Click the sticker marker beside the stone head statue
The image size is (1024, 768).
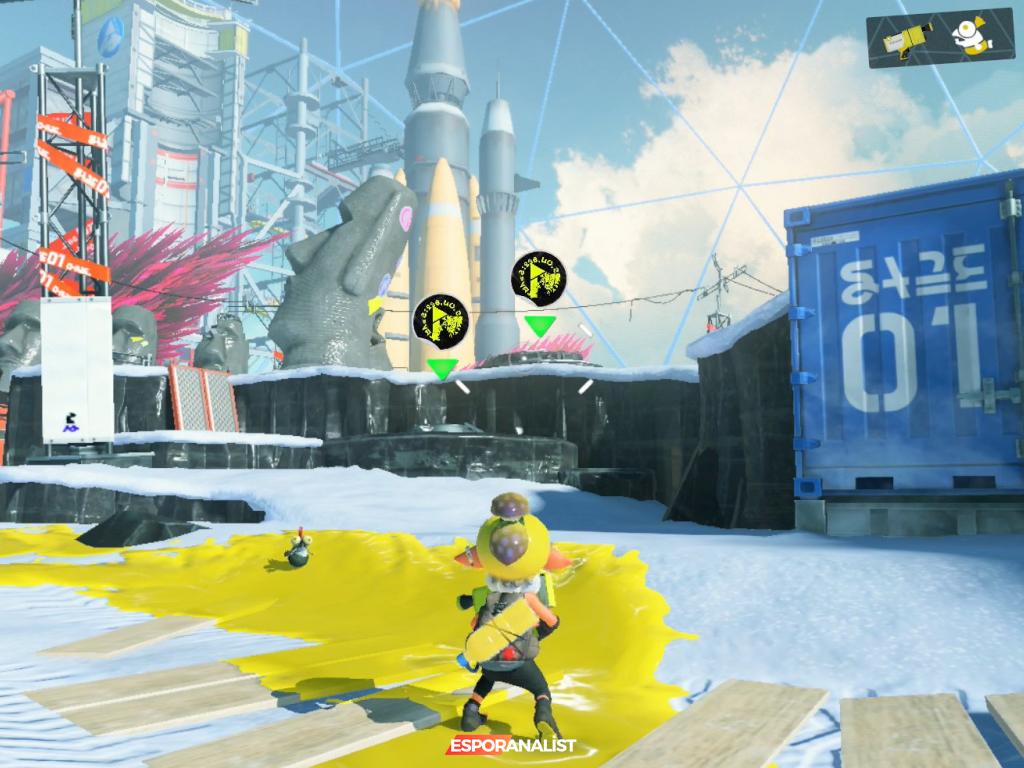coord(441,321)
